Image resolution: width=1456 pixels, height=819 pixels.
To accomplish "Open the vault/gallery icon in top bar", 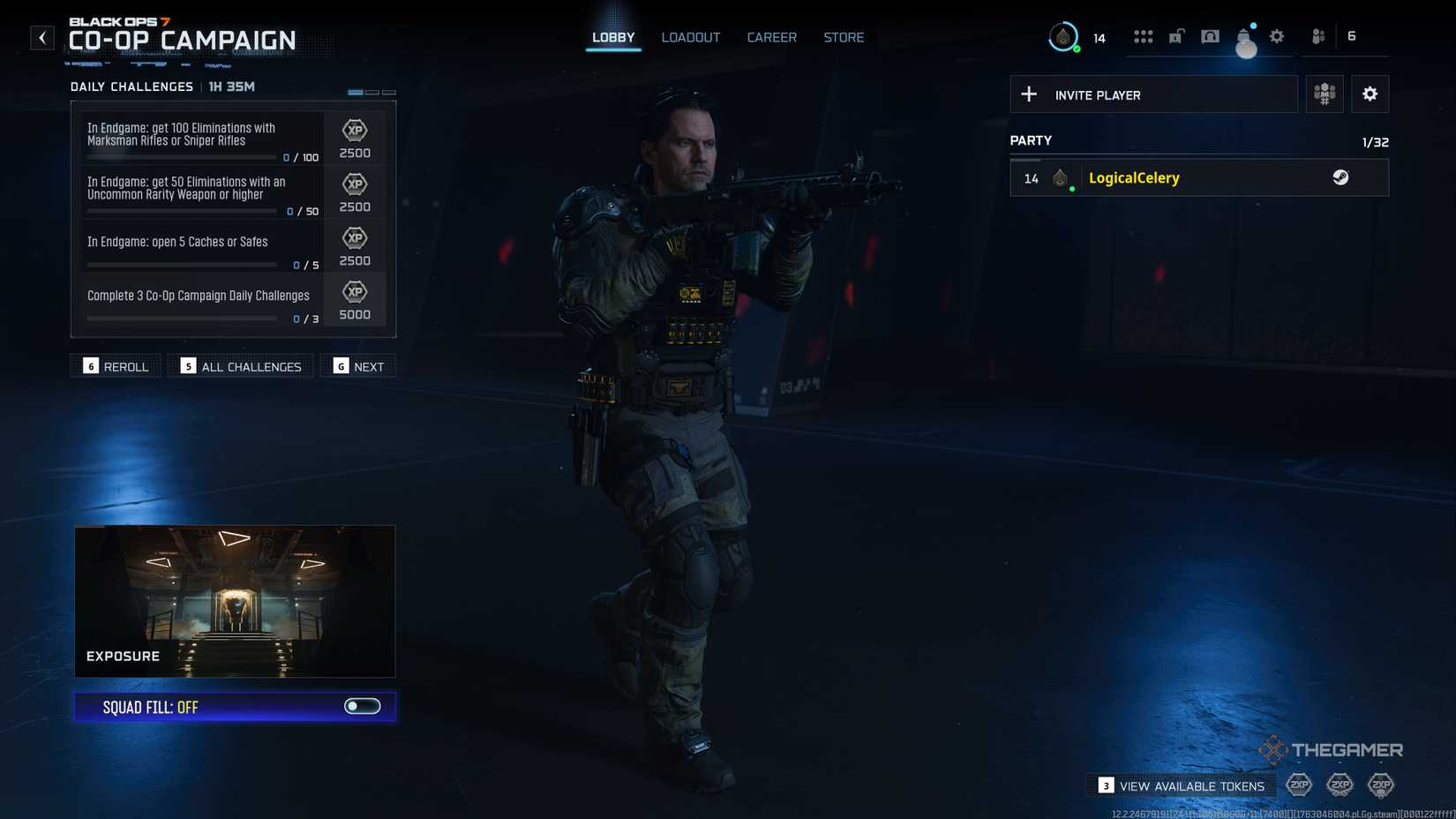I will (x=1210, y=36).
